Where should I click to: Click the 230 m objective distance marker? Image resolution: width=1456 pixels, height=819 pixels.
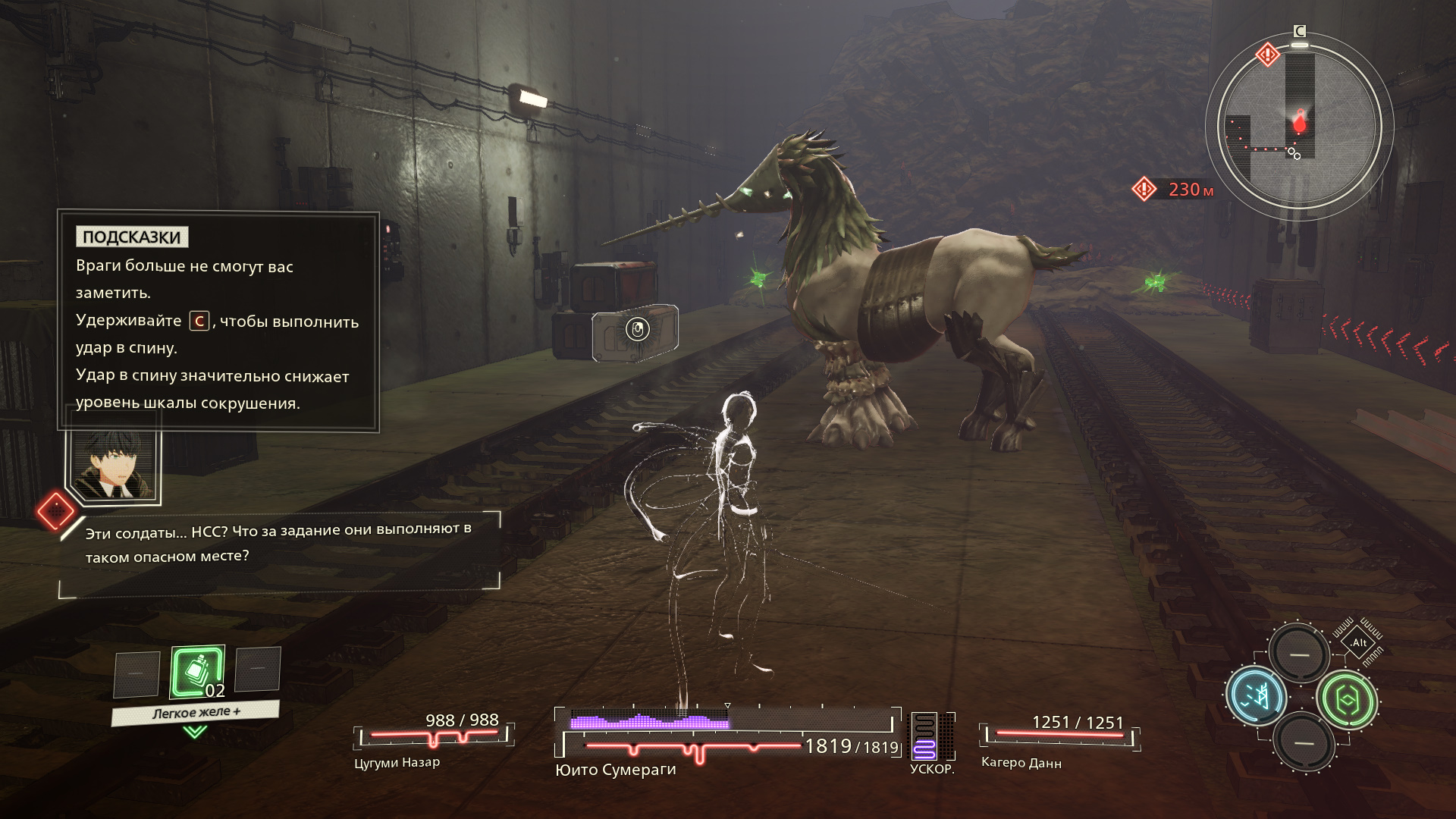1174,189
